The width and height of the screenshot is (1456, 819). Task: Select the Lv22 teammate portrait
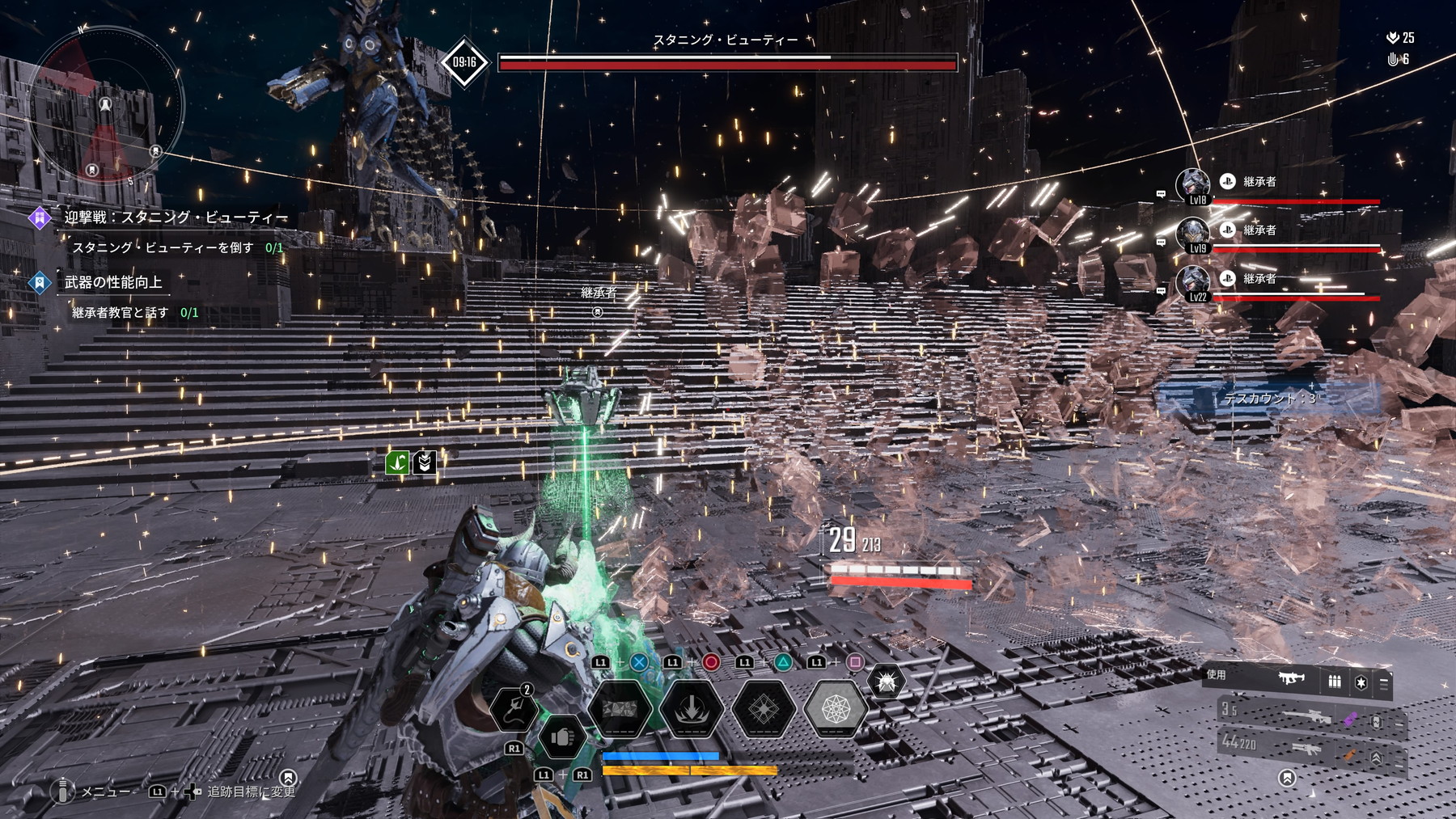(1193, 284)
